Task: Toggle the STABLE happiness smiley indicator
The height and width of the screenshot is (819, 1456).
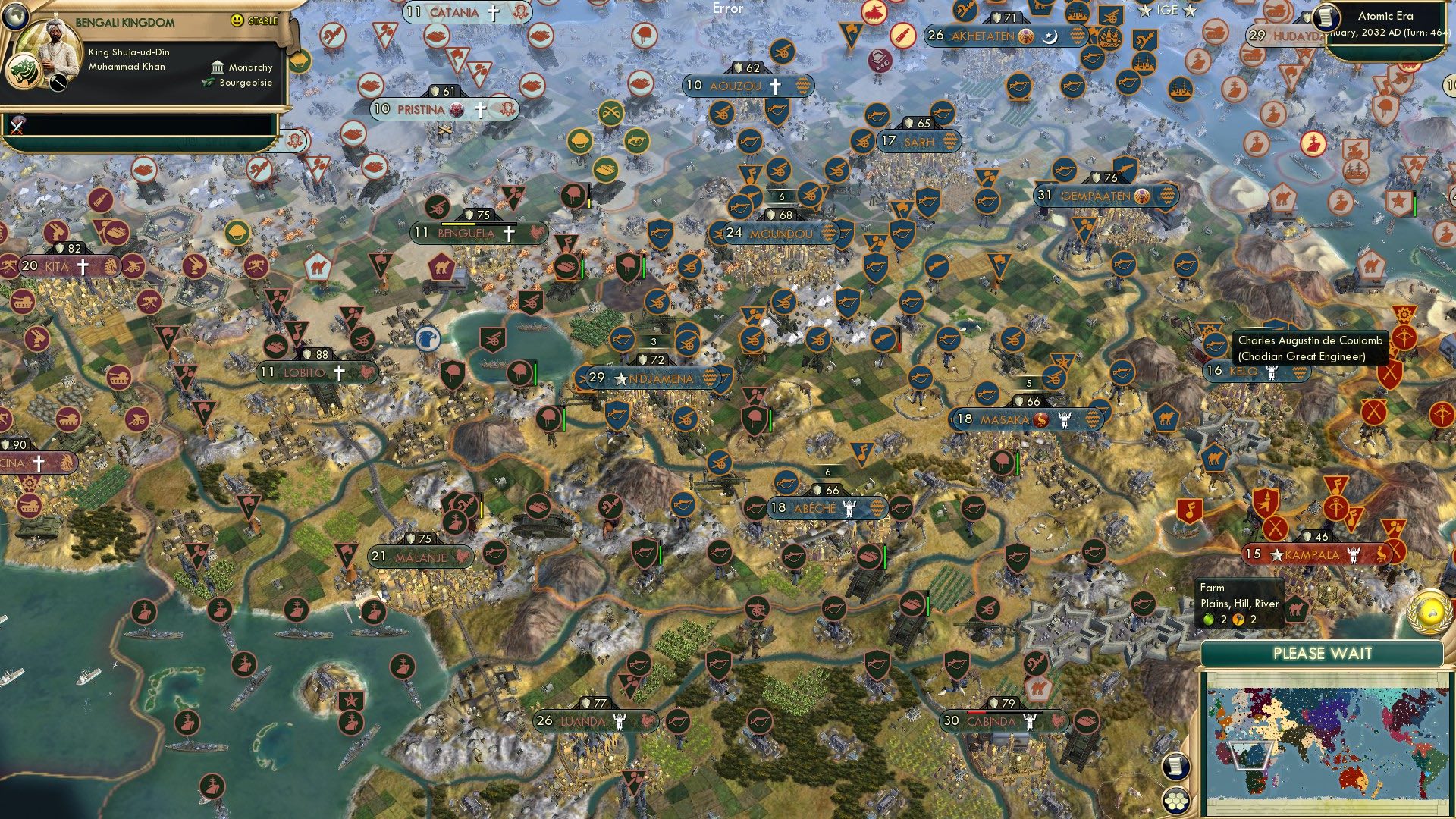Action: coord(237,20)
